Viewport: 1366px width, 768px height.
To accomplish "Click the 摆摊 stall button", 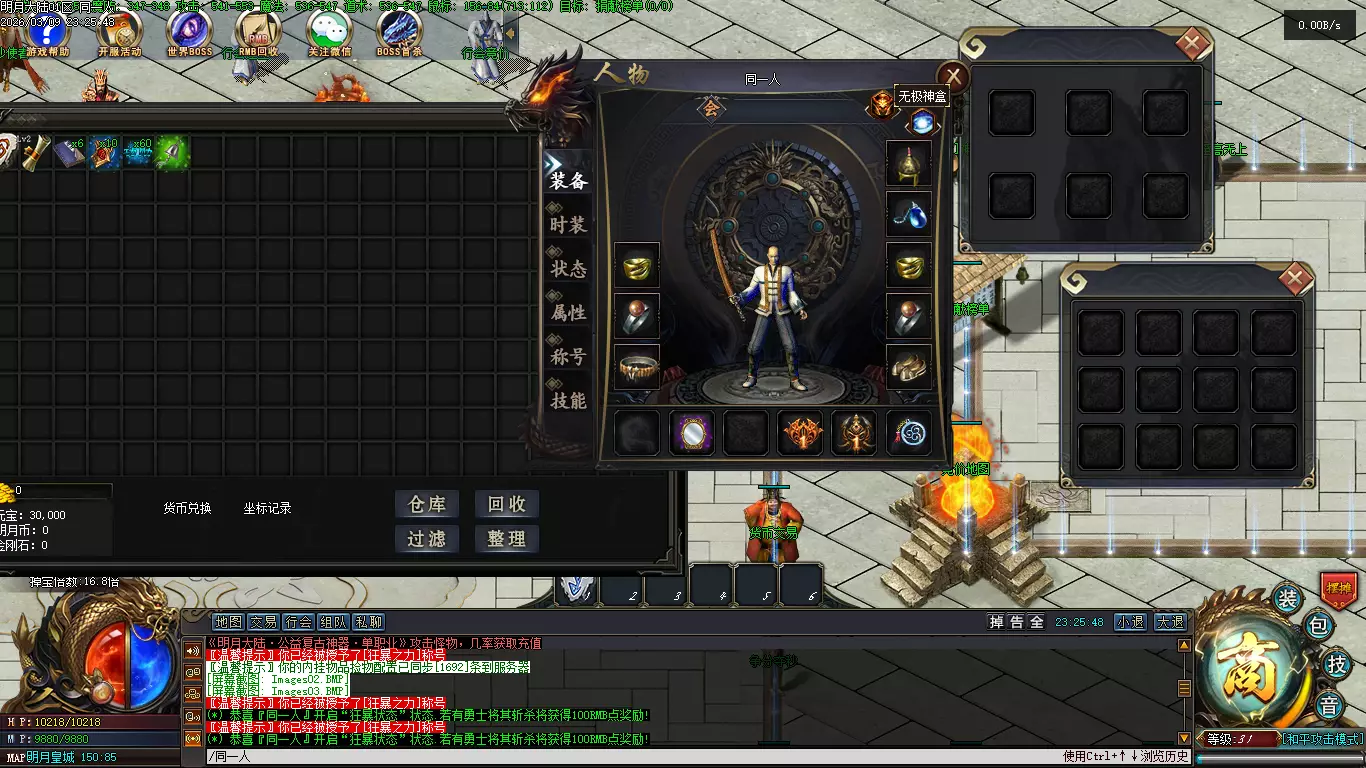I will point(1337,589).
